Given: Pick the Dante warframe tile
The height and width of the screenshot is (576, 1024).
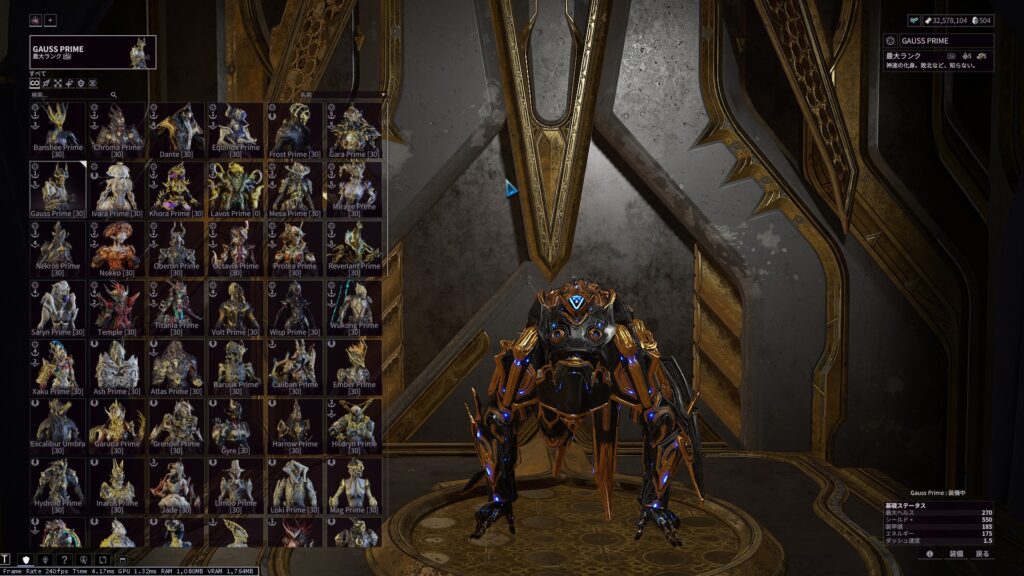Looking at the screenshot, I should [176, 129].
